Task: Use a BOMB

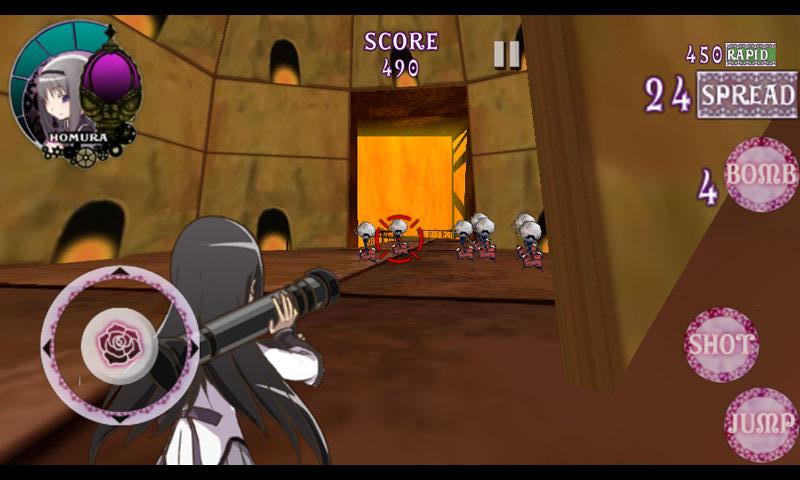Action: pos(761,174)
